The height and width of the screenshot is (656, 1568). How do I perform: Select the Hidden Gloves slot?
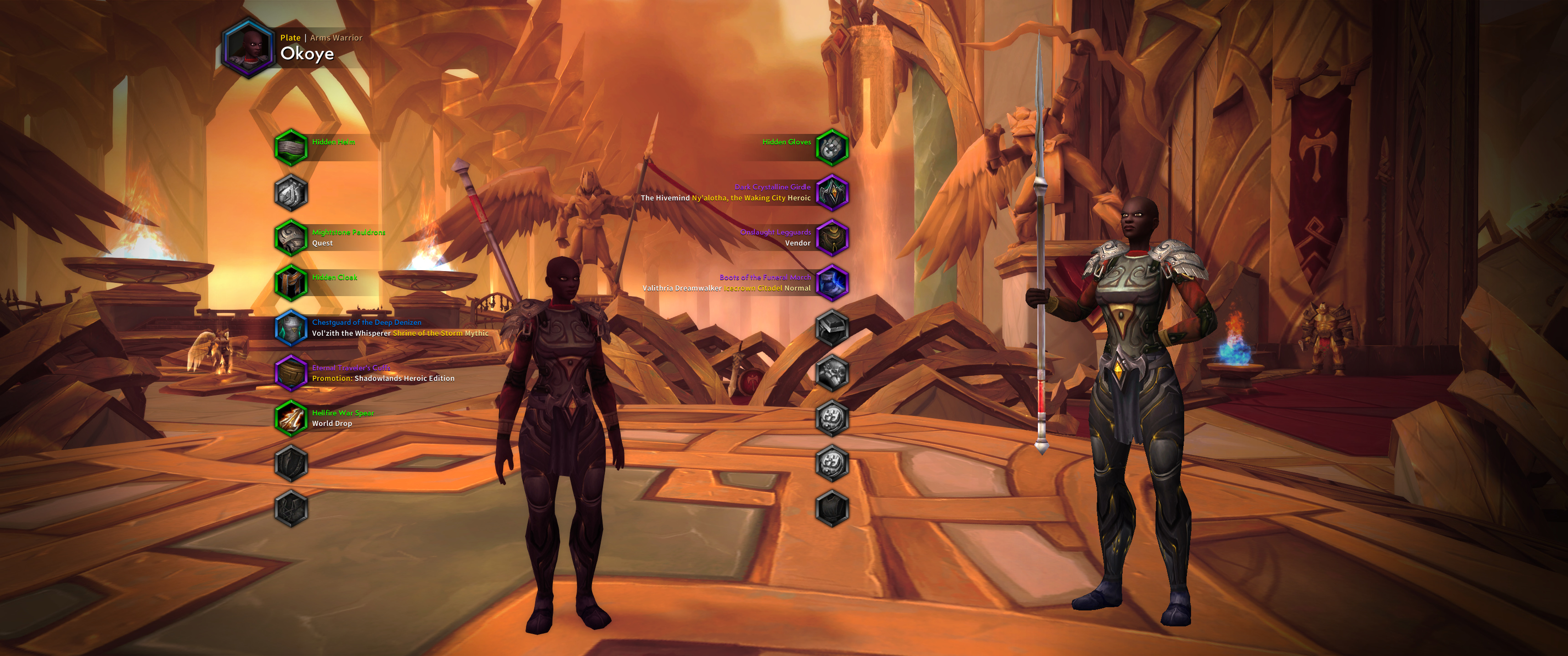(x=831, y=147)
